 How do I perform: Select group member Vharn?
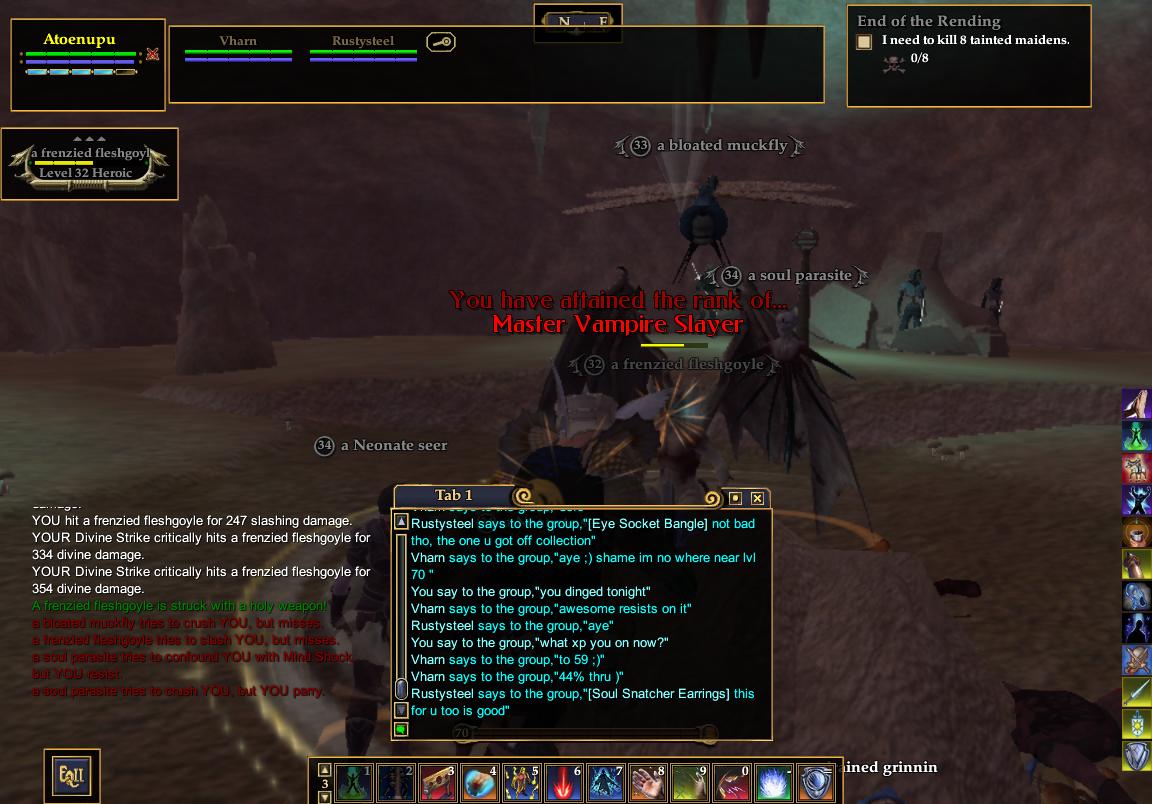238,41
